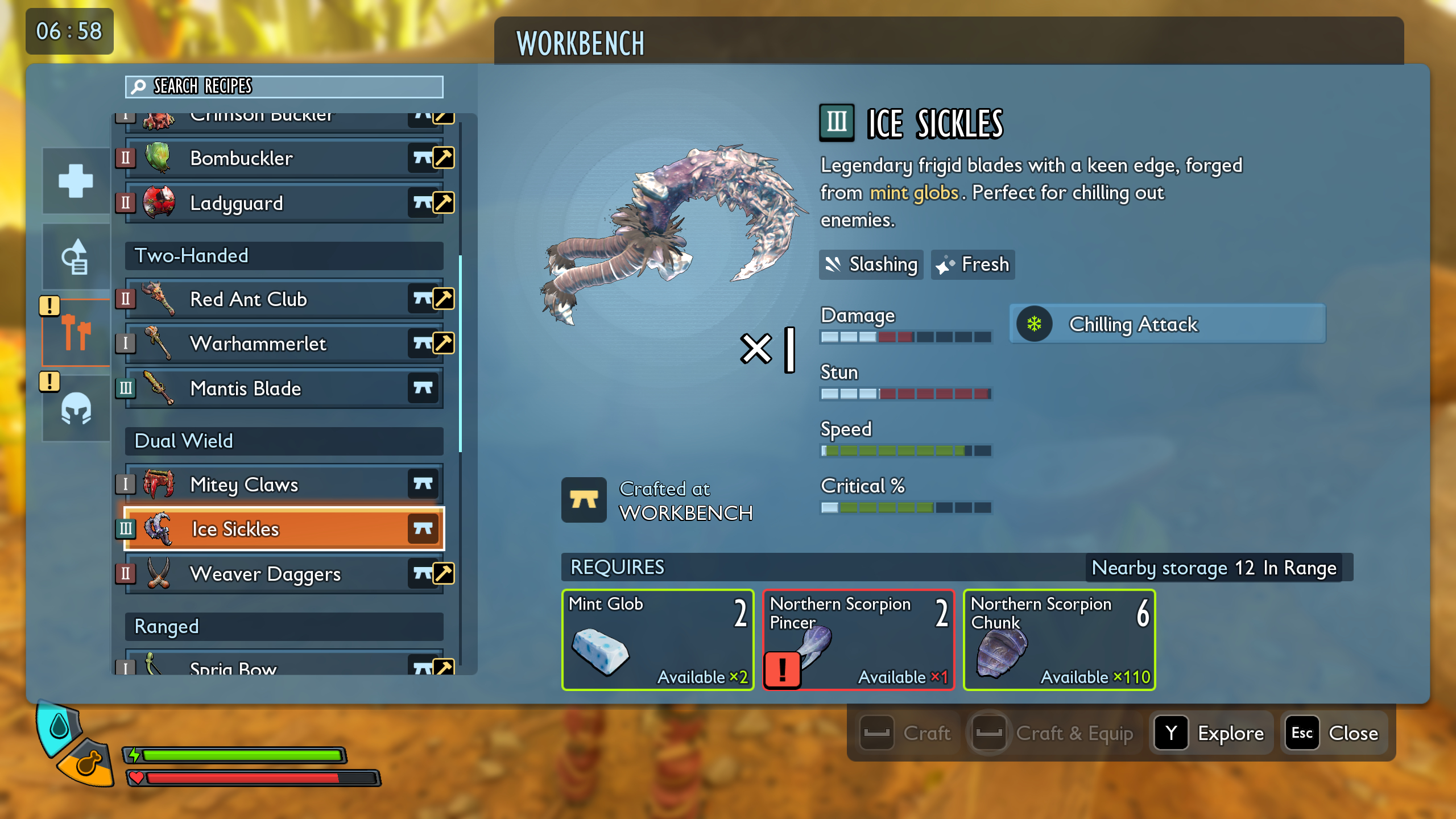Click the Chilling Attack snowflake icon
Screen dimensions: 1456x819
(1033, 325)
